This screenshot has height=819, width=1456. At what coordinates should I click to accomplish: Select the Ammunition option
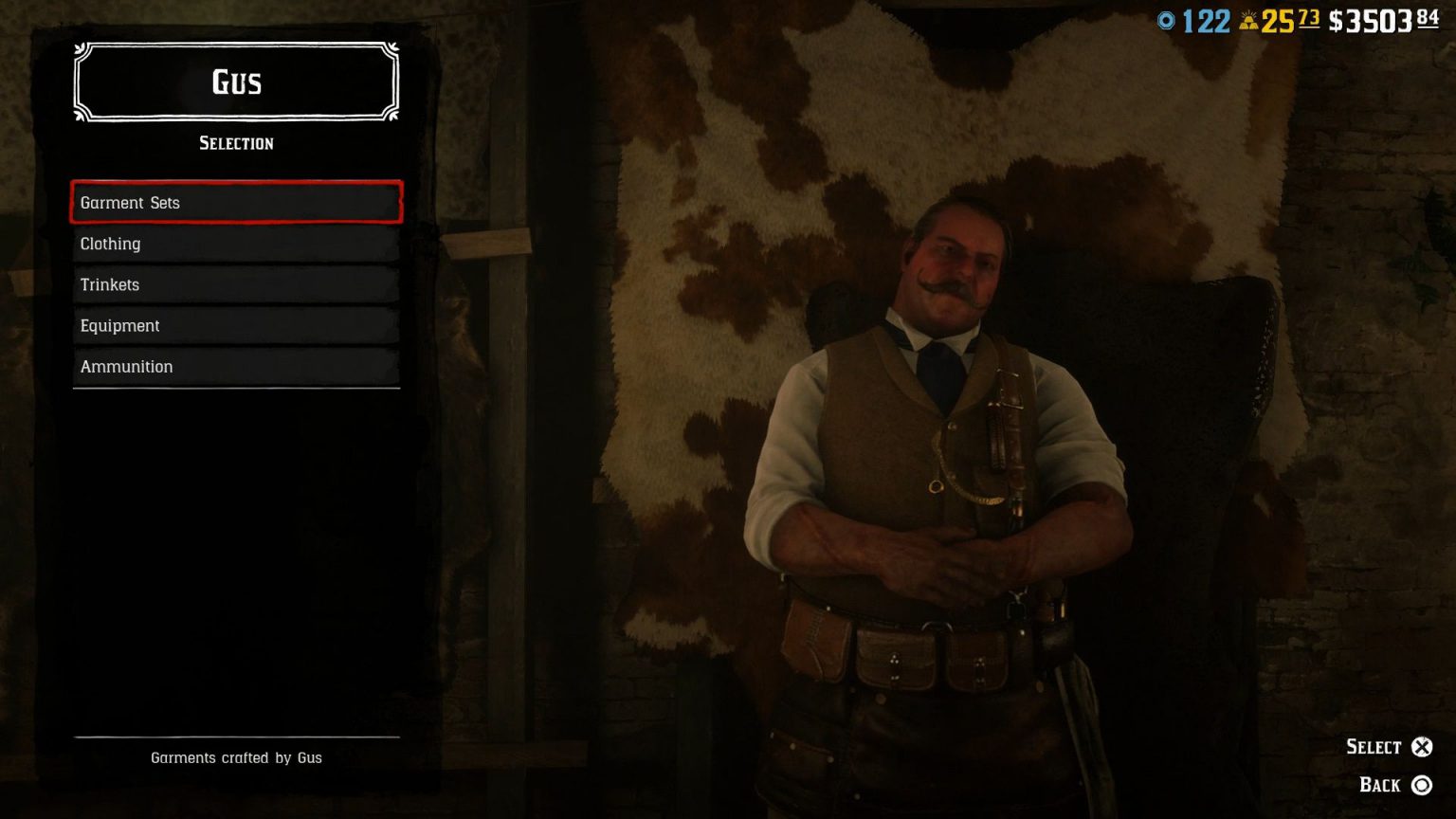pyautogui.click(x=235, y=367)
